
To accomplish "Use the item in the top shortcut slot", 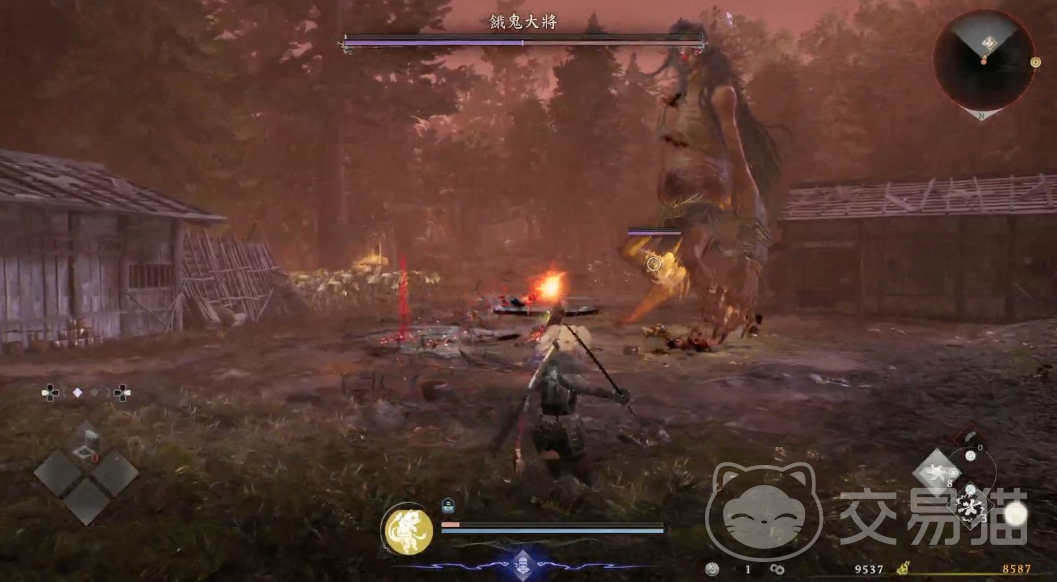I will point(87,440).
